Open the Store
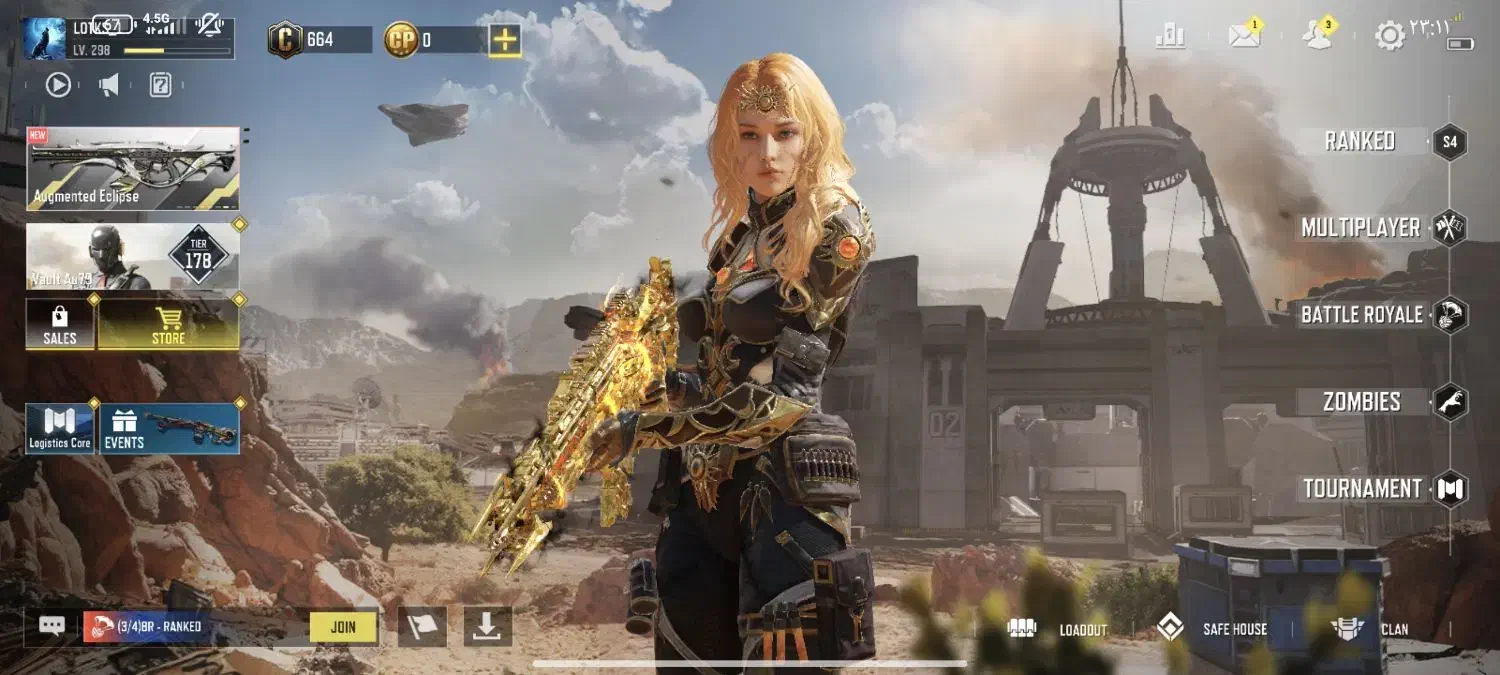The height and width of the screenshot is (675, 1500). [x=168, y=324]
